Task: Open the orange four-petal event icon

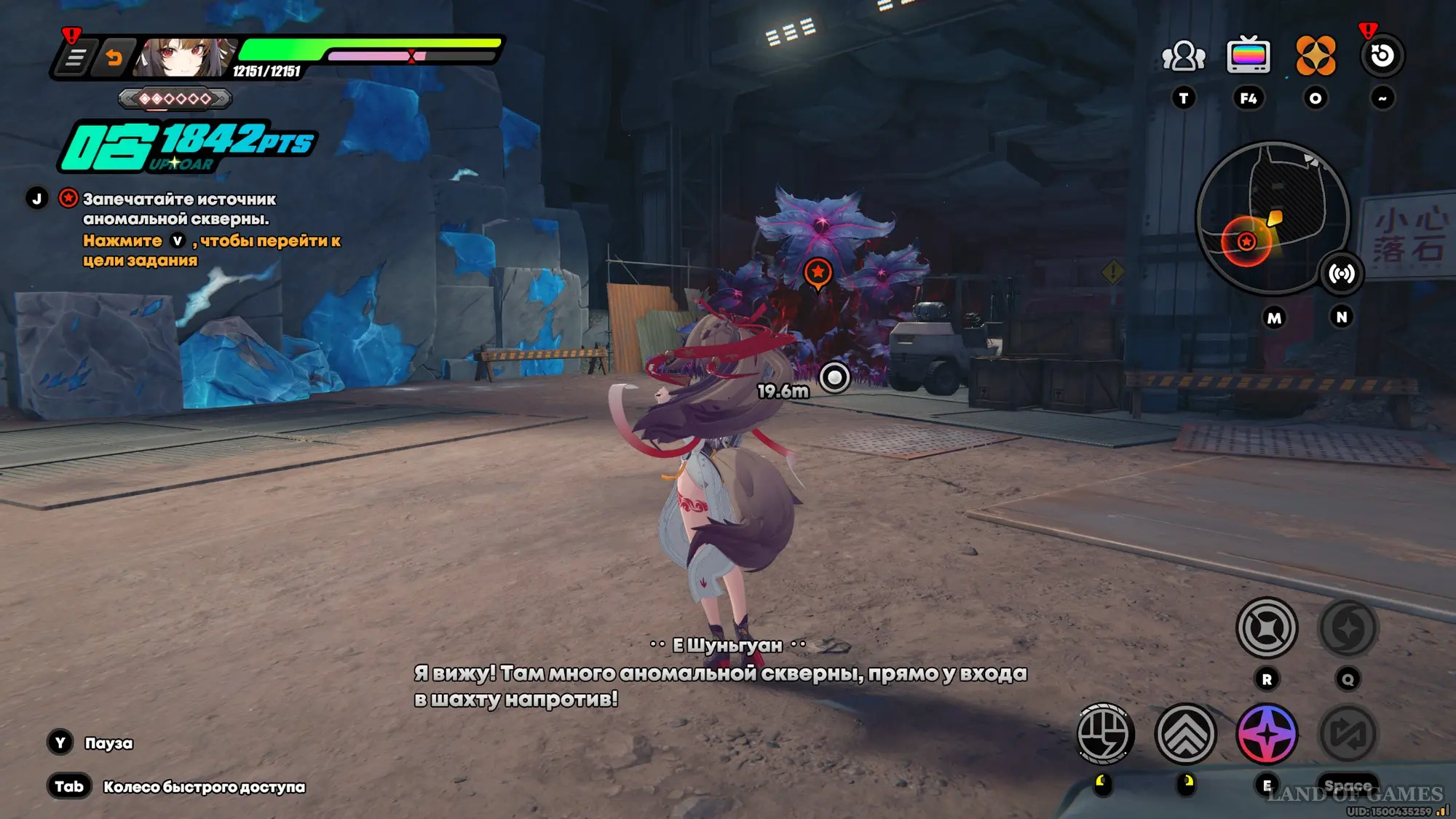Action: tap(1315, 56)
